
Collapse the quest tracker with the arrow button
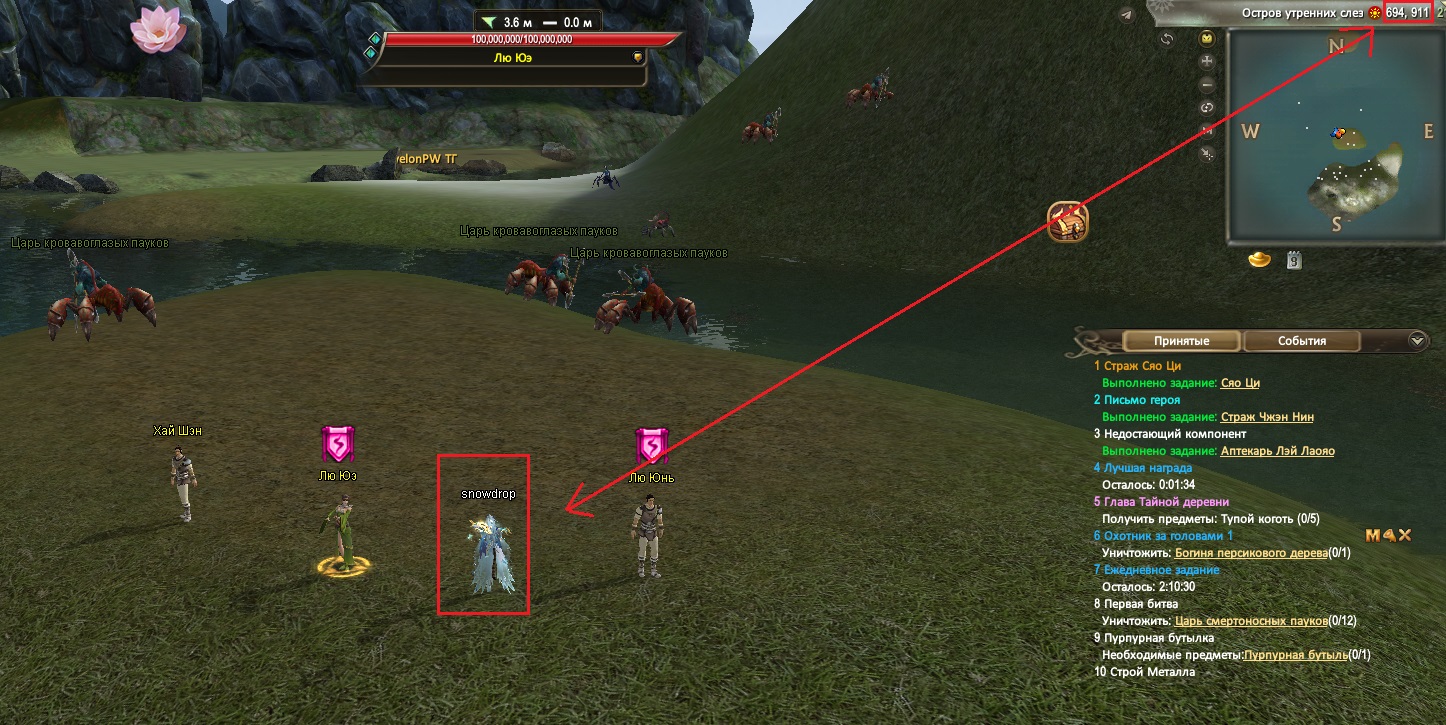tap(1417, 340)
